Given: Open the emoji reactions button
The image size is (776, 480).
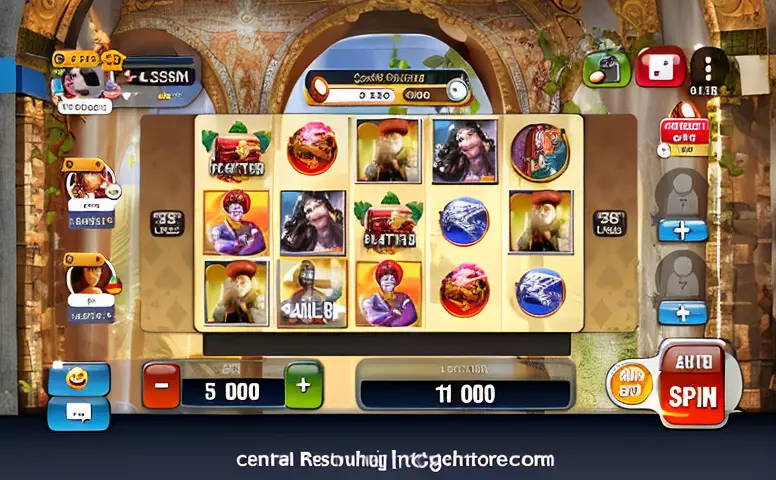Looking at the screenshot, I should pyautogui.click(x=79, y=378).
